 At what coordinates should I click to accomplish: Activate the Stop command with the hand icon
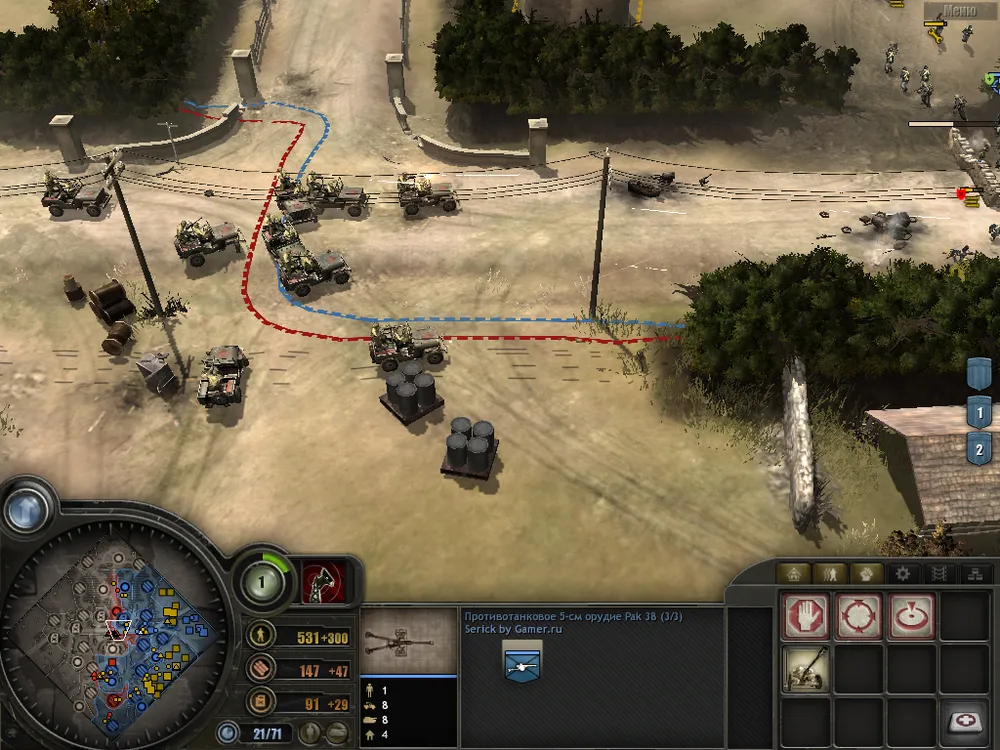[x=806, y=617]
